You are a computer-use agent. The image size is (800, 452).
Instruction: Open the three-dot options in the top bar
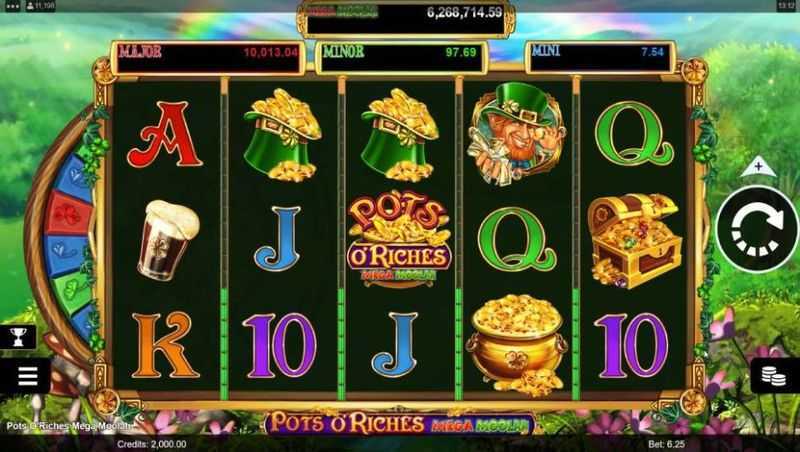pos(10,6)
